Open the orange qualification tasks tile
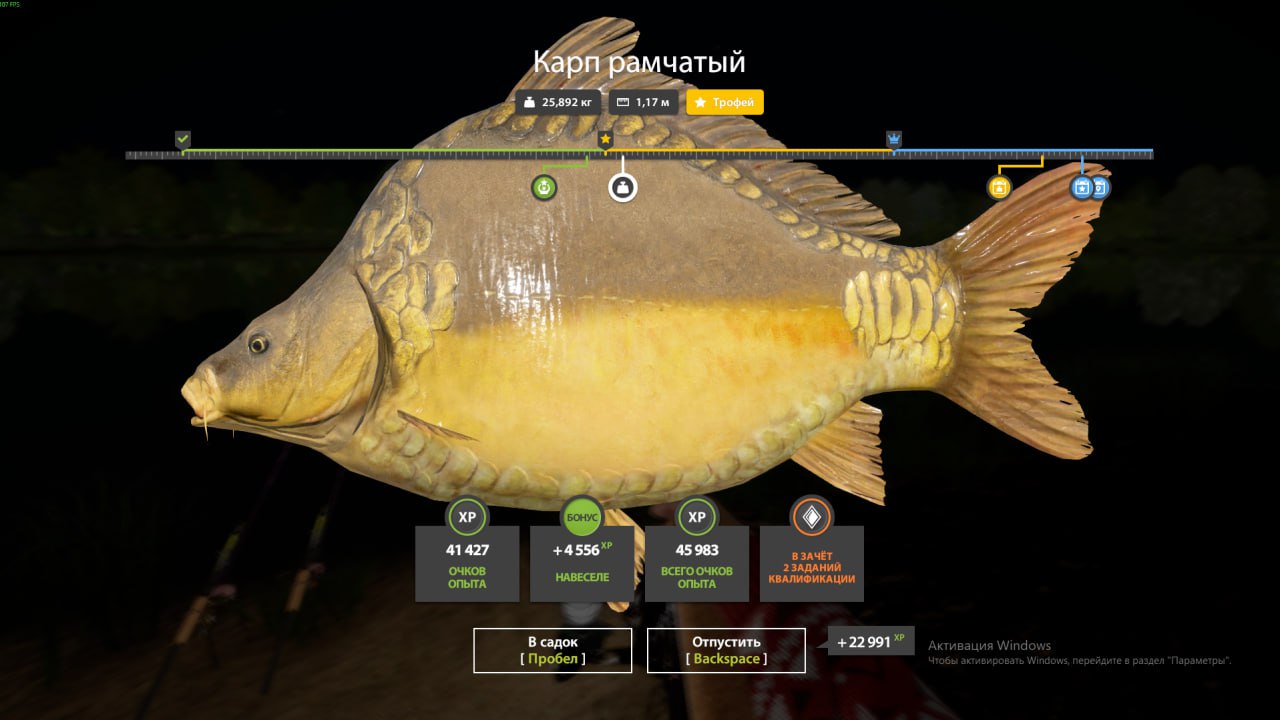 [x=811, y=562]
